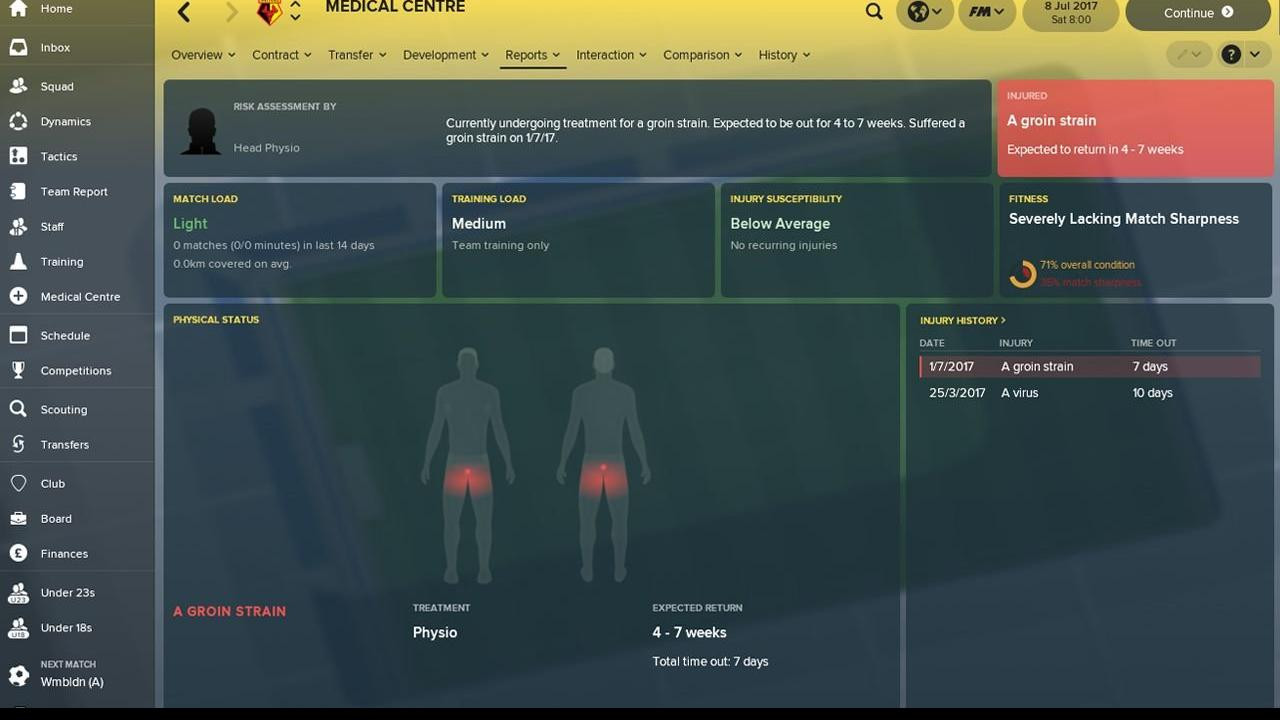Open the FM menu dropdown
Image resolution: width=1280 pixels, height=720 pixels.
[985, 12]
